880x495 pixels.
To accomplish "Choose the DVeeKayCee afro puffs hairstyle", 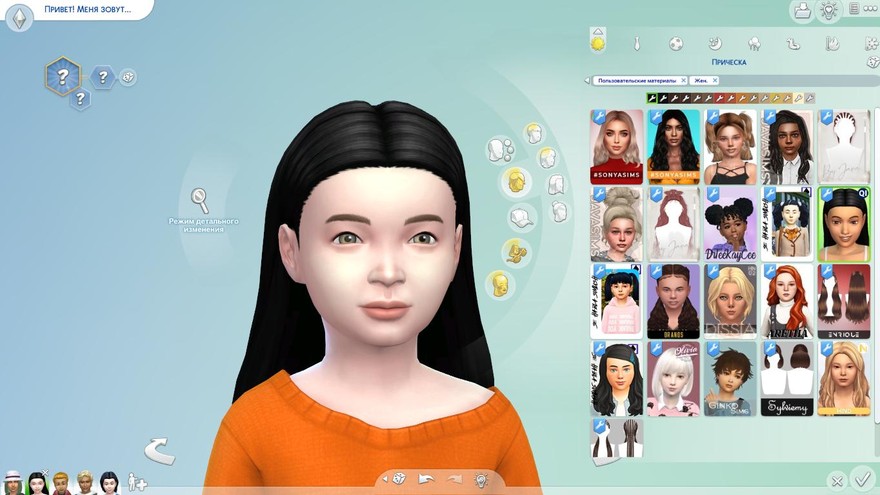I will (x=730, y=224).
